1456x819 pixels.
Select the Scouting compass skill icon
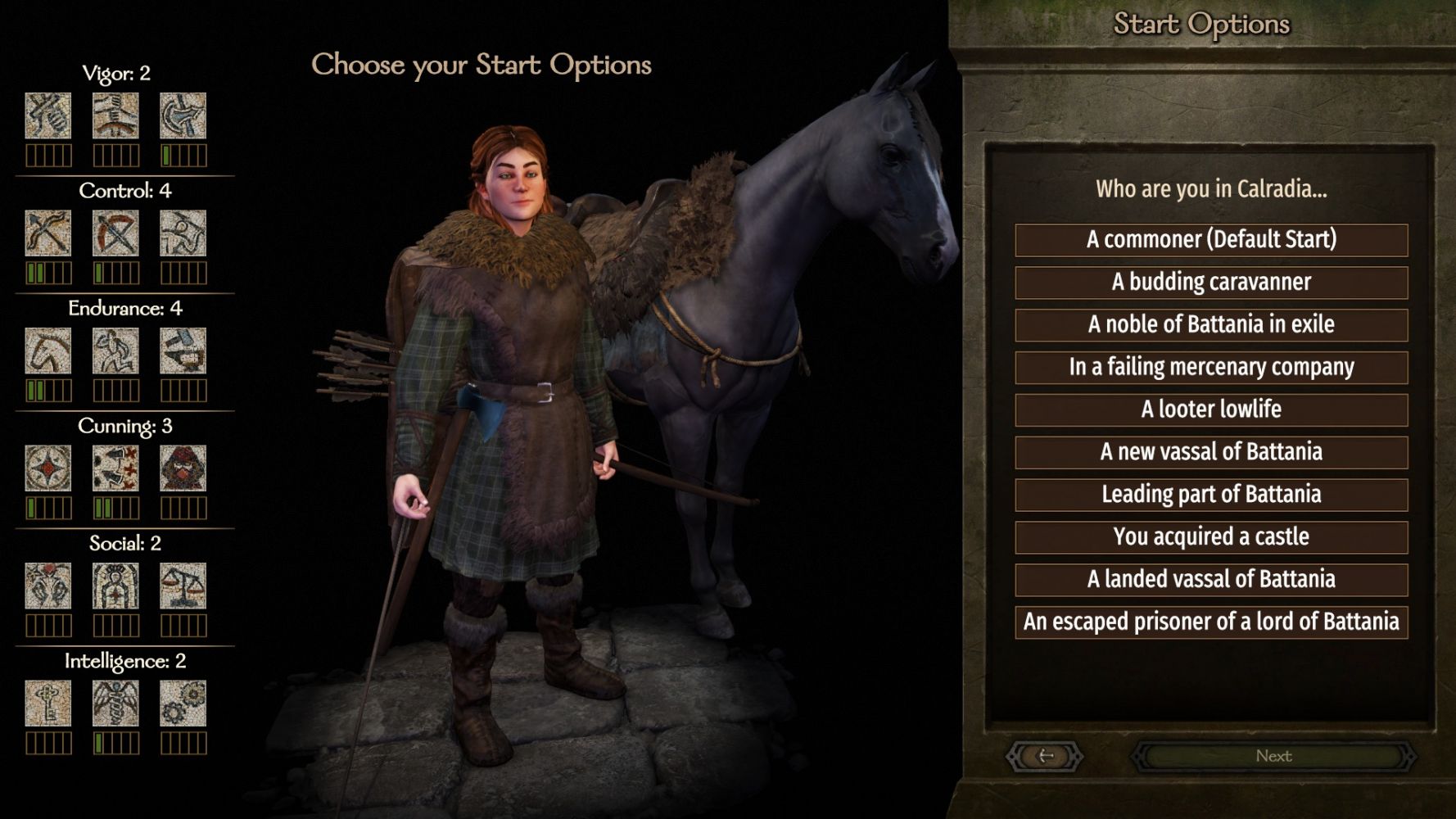pyautogui.click(x=48, y=468)
